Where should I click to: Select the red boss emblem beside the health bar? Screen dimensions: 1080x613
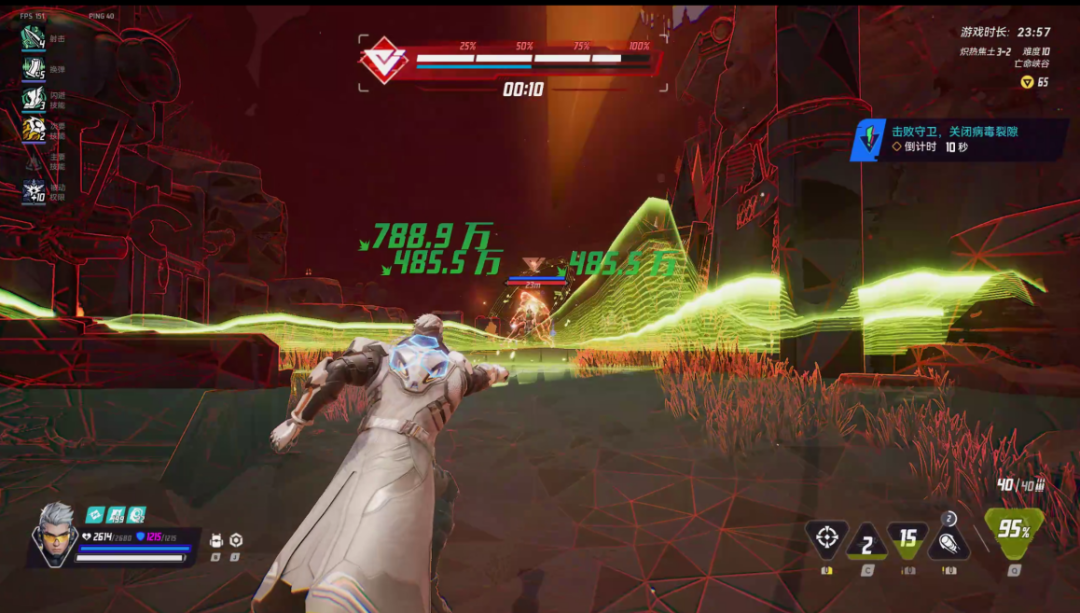[384, 60]
